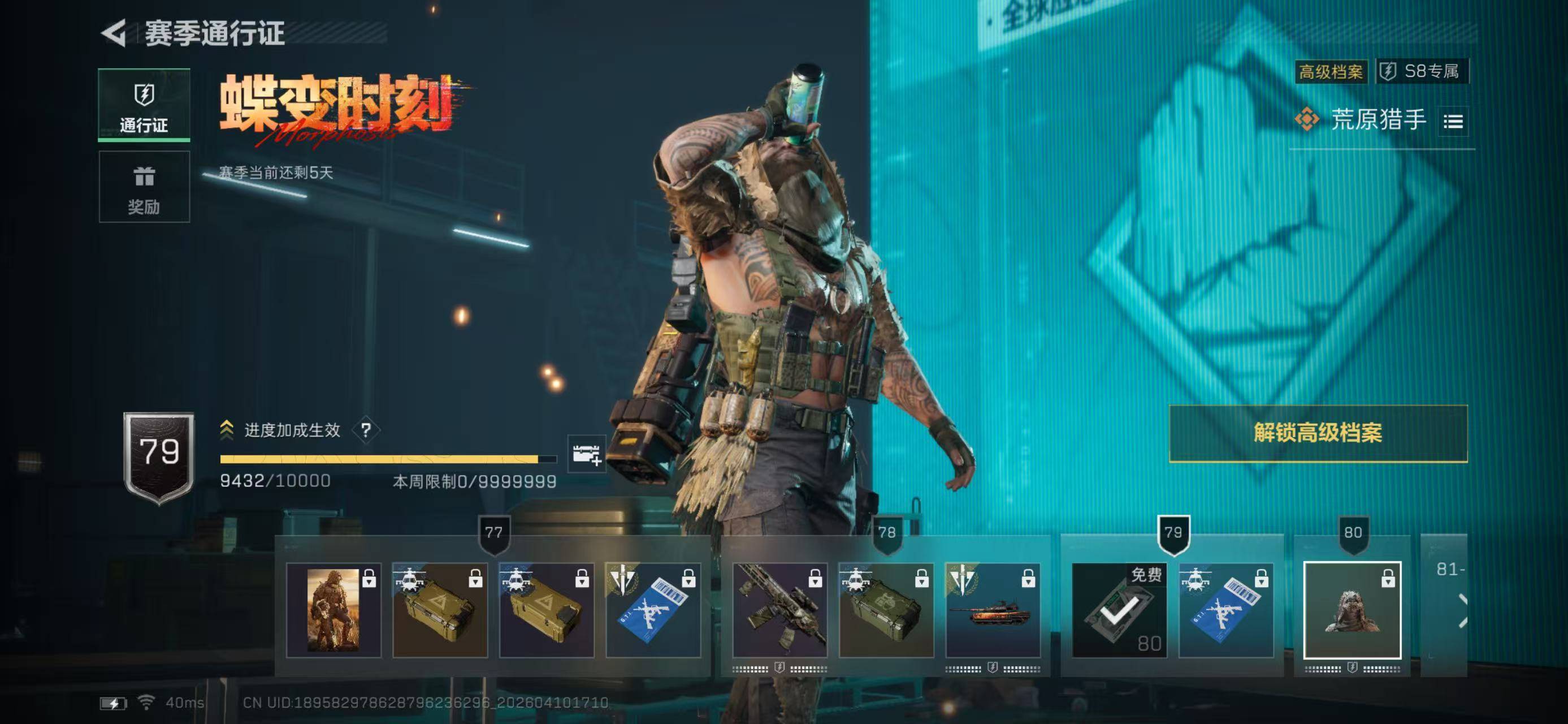Select the level 80 operator head reward
This screenshot has width=1568, height=724.
click(x=1352, y=610)
